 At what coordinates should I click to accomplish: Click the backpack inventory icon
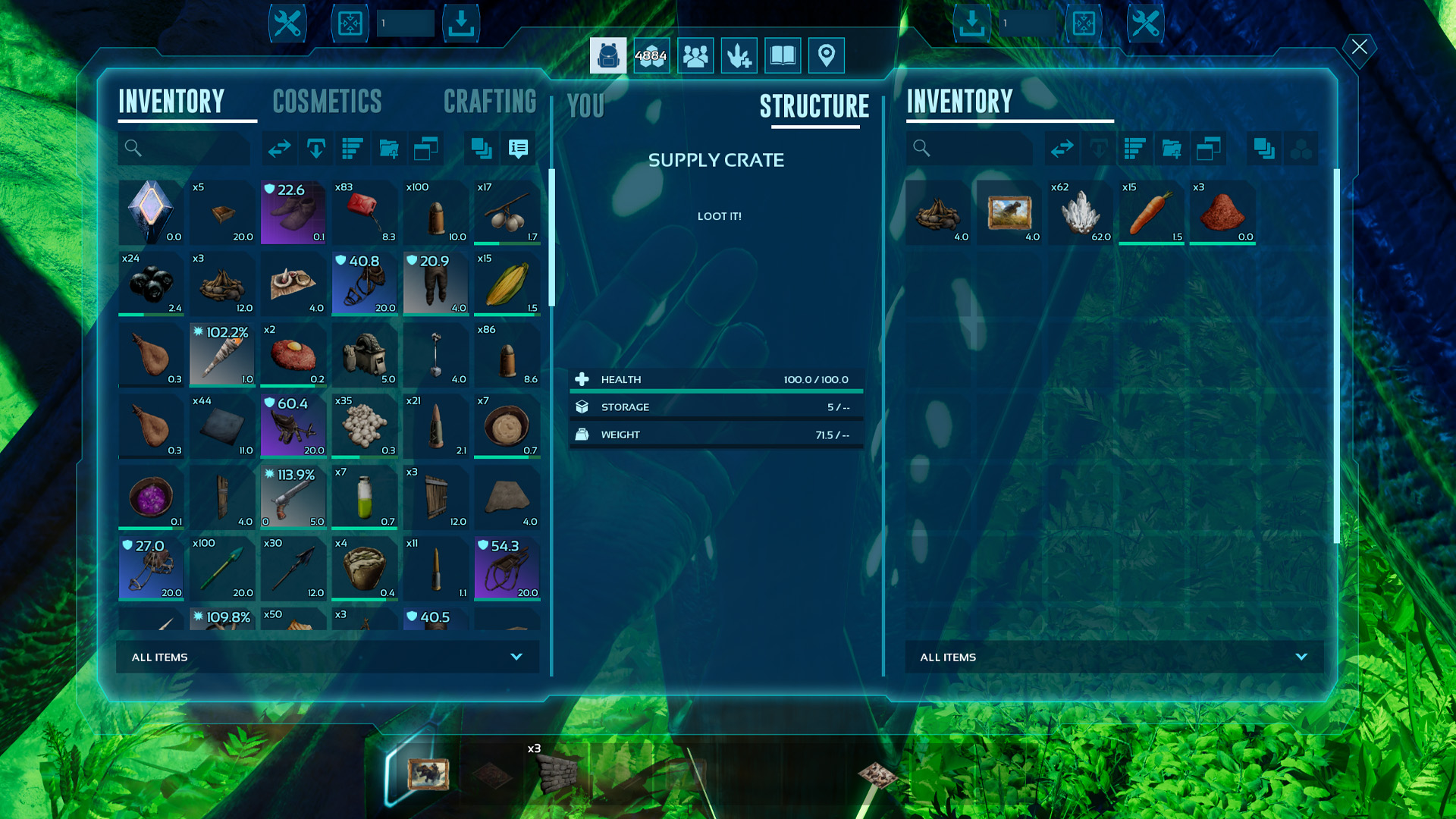click(608, 55)
